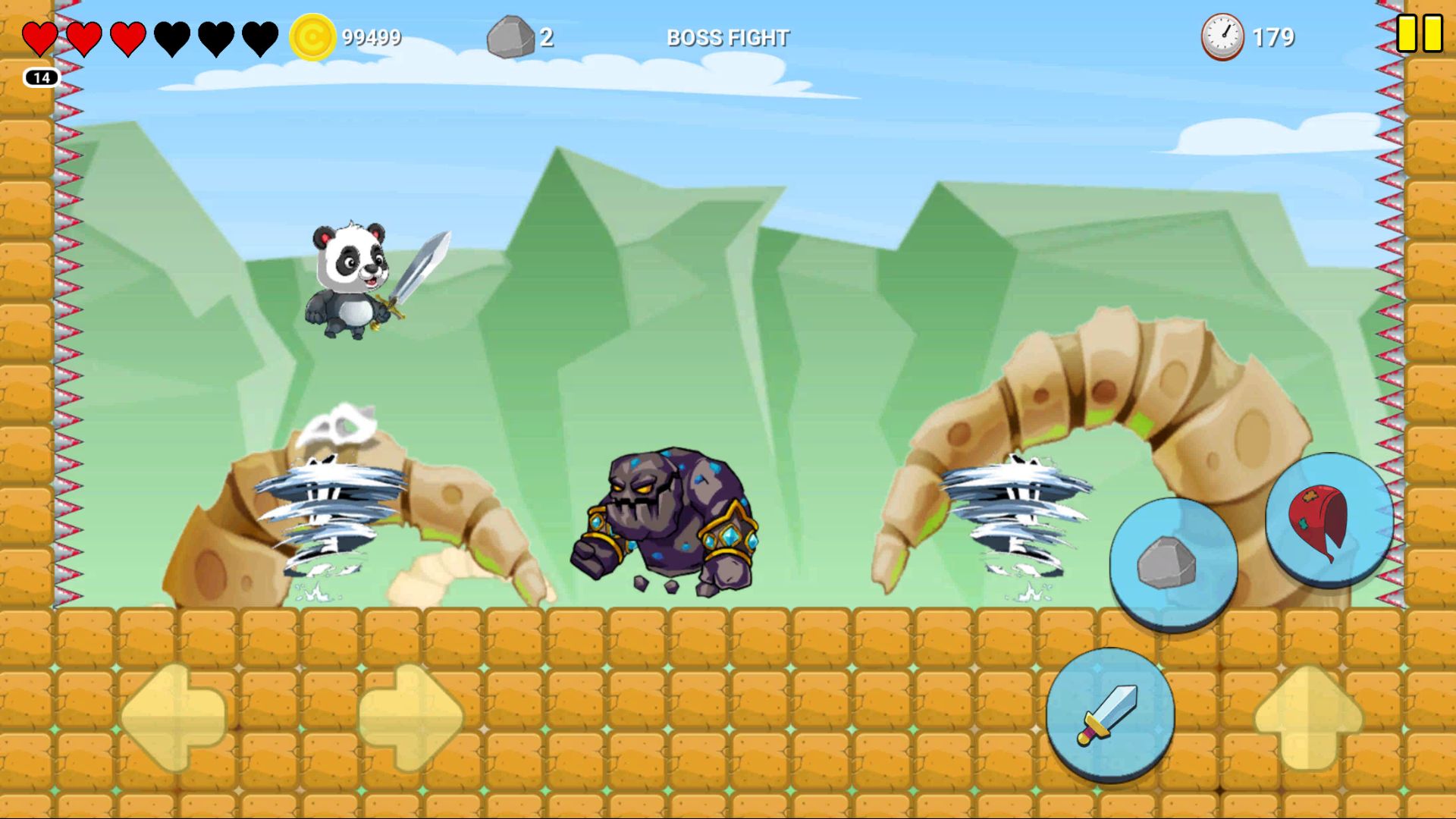The height and width of the screenshot is (819, 1456).
Task: Tap the stopwatch timer icon
Action: [1224, 35]
